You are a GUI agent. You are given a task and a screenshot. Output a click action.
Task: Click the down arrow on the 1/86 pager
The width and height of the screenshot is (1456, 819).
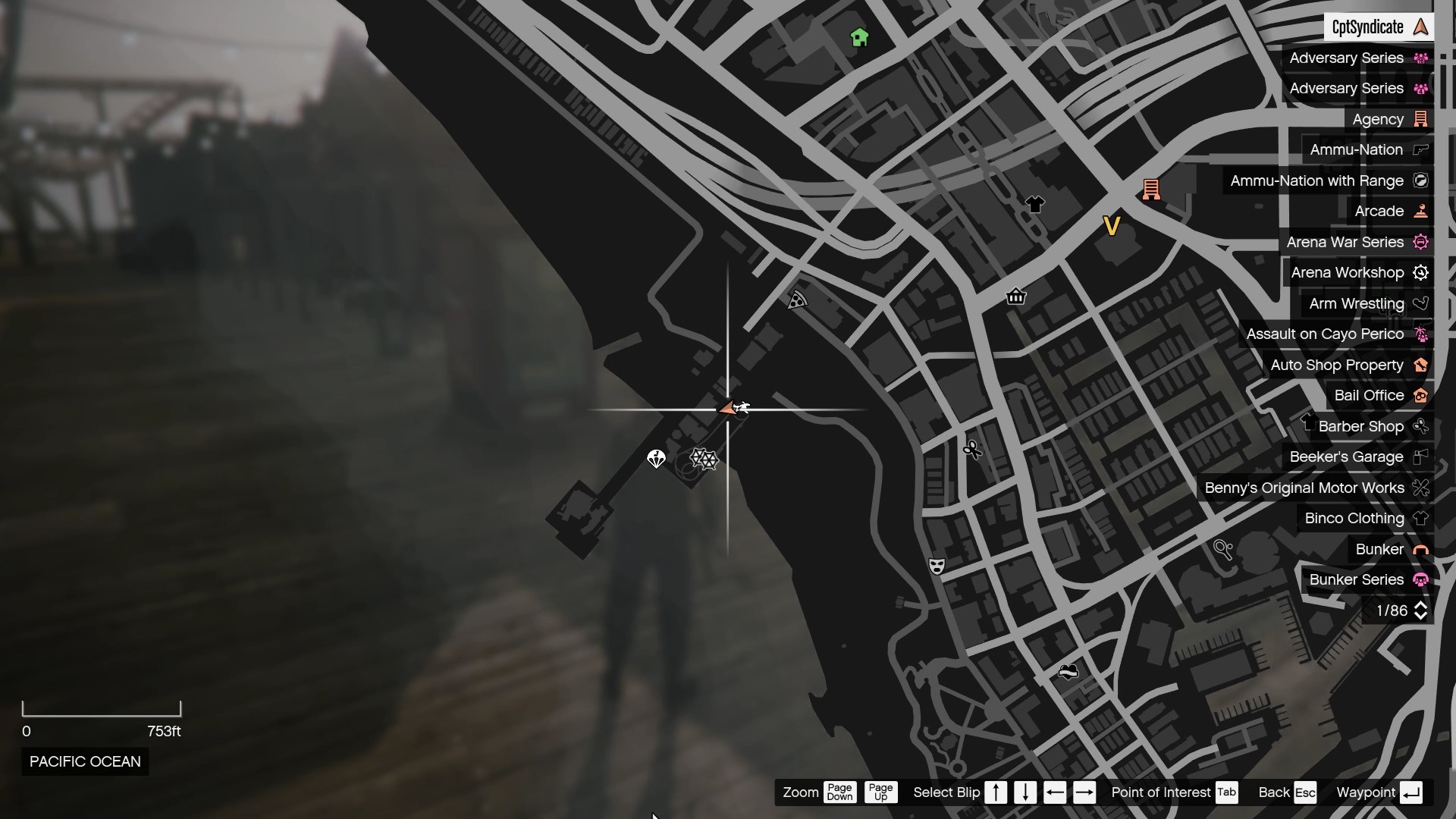(x=1421, y=616)
